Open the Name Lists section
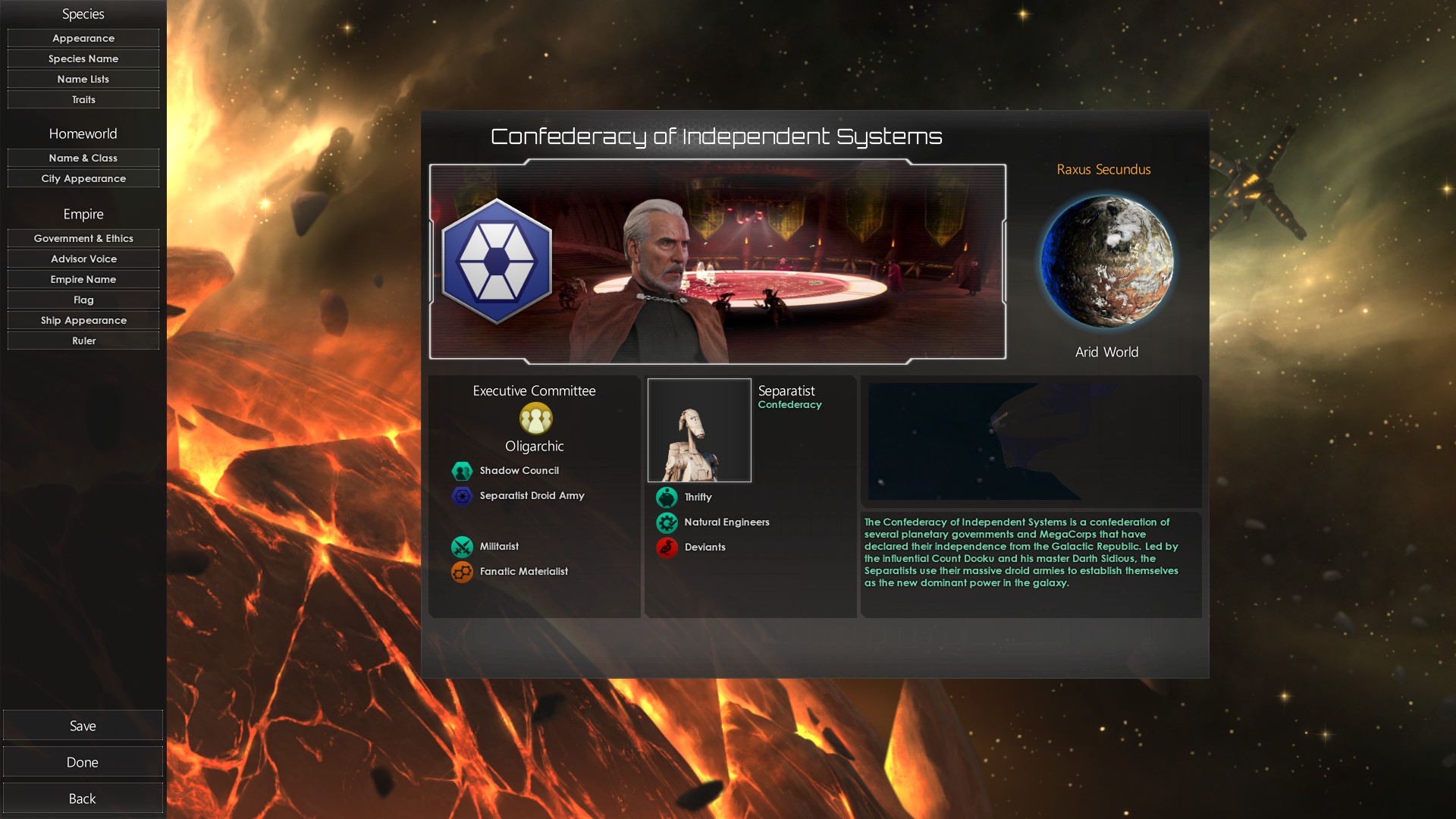 (83, 79)
